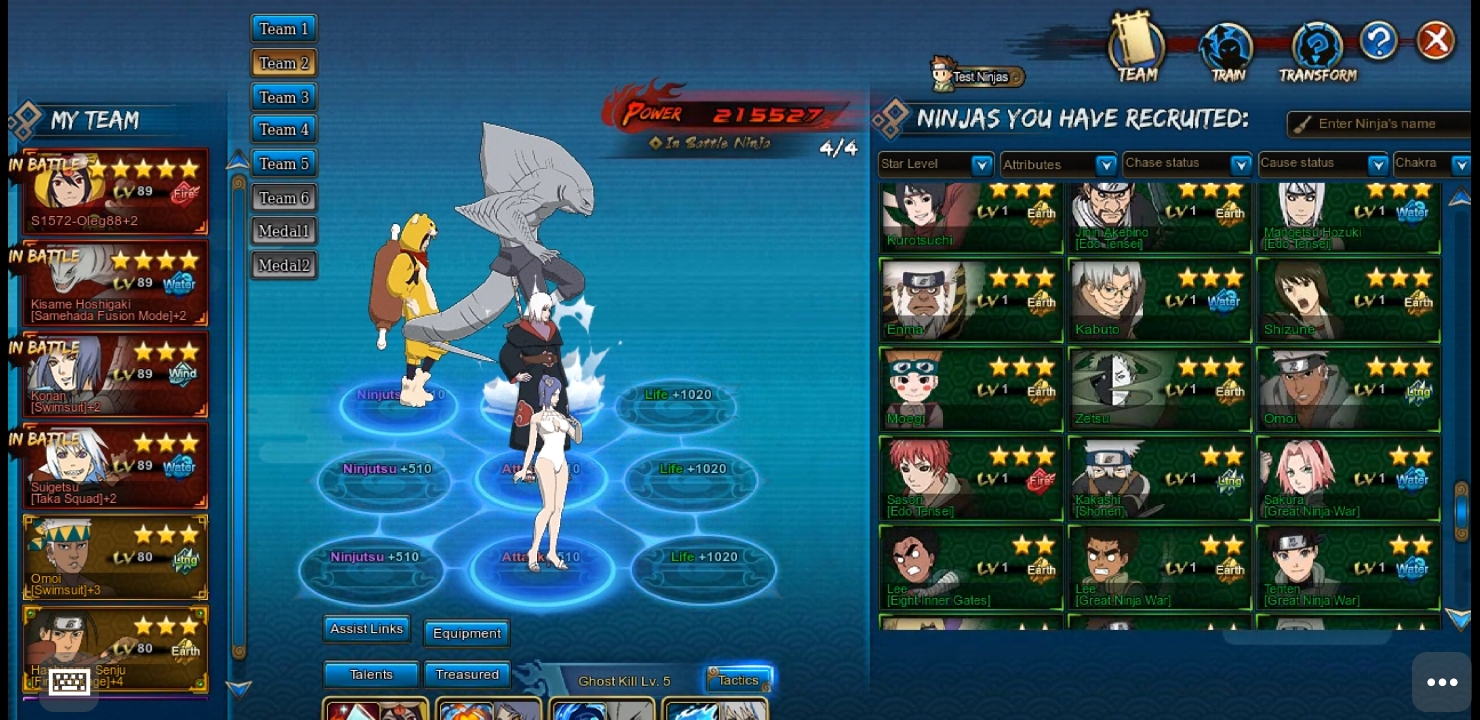Select the Konan Swimsuit team member
Image resolution: width=1480 pixels, height=720 pixels.
point(116,375)
